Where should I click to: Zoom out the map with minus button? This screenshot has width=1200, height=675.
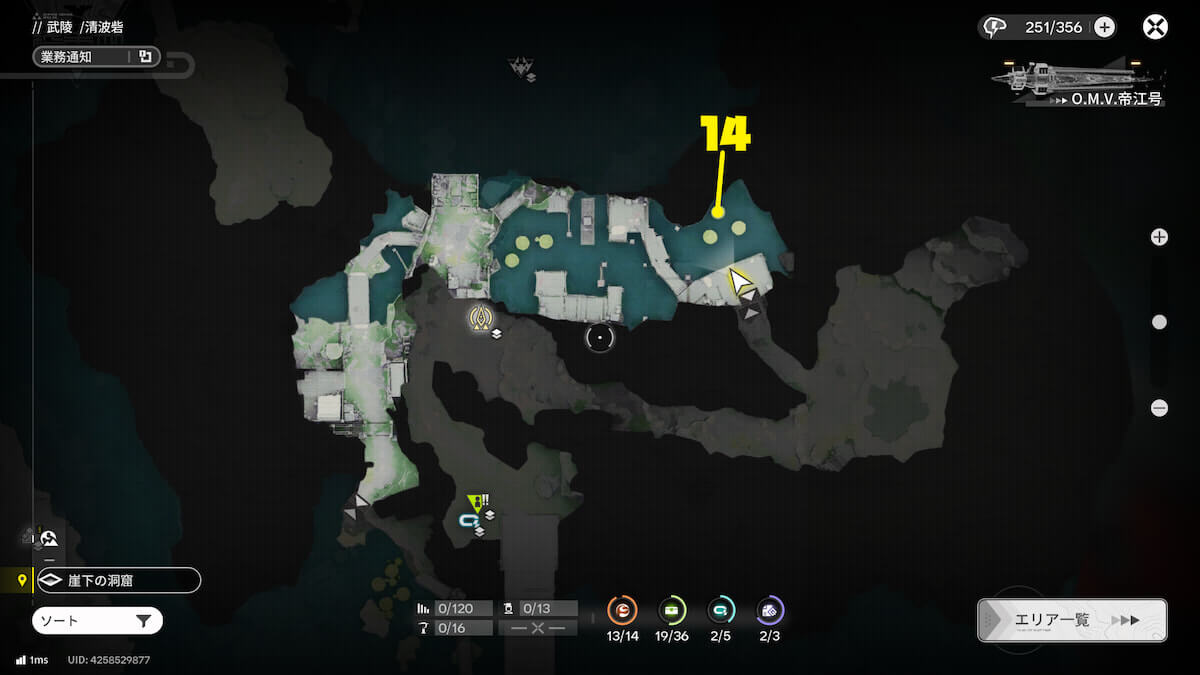[x=1159, y=407]
